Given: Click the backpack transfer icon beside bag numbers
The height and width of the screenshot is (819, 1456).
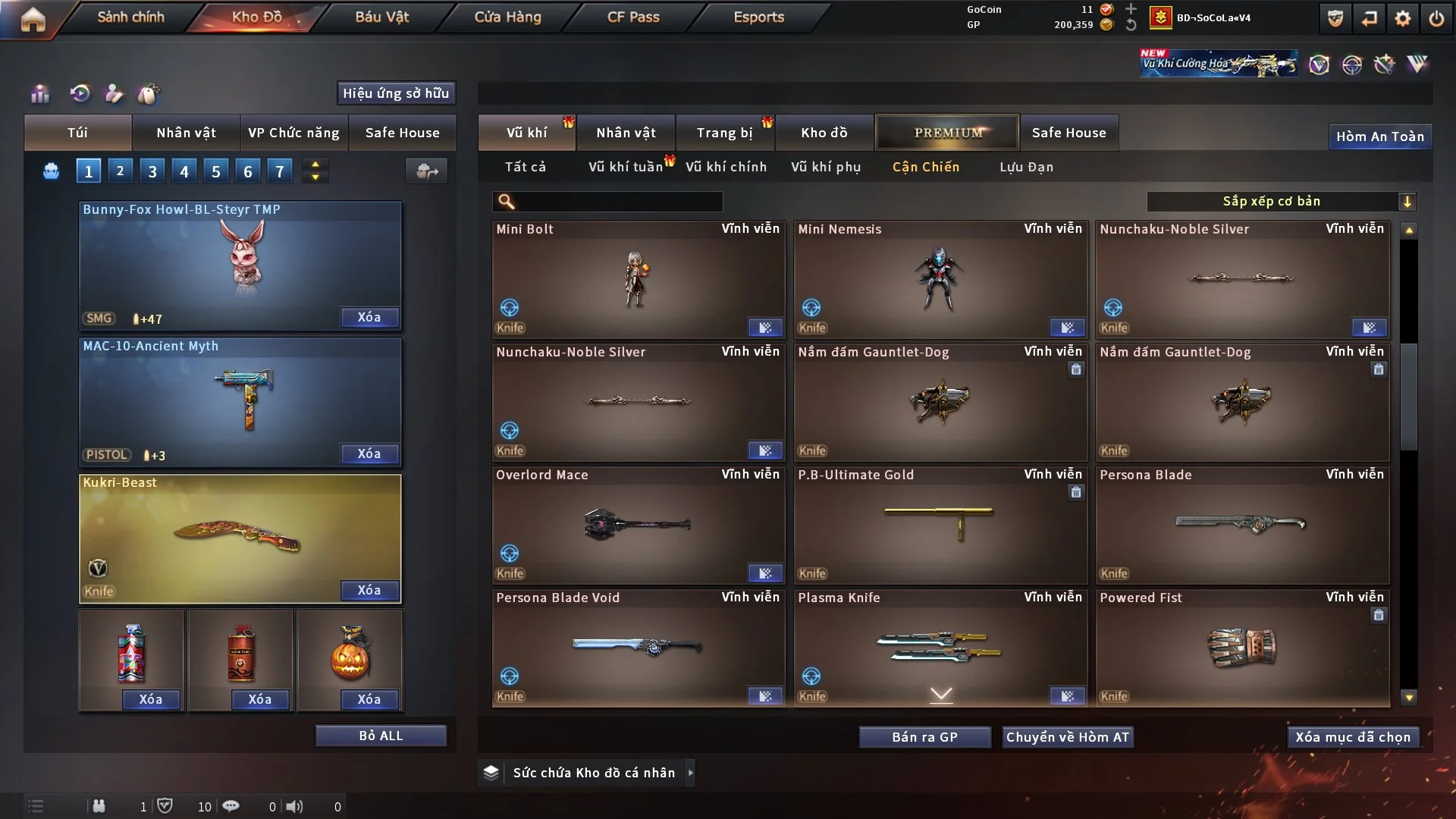Looking at the screenshot, I should tap(426, 171).
